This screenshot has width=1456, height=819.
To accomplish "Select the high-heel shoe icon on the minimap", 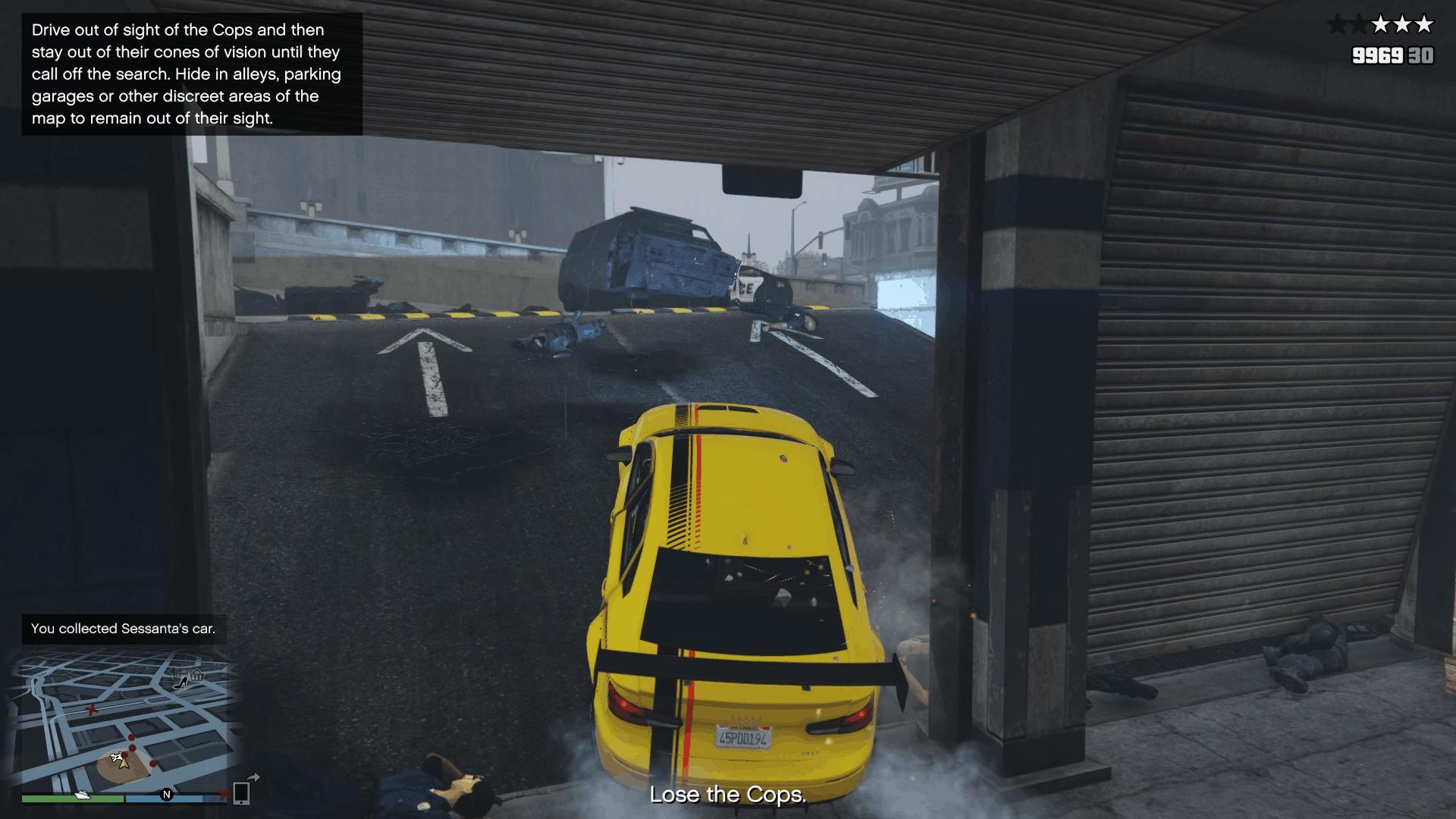I will pos(180,682).
